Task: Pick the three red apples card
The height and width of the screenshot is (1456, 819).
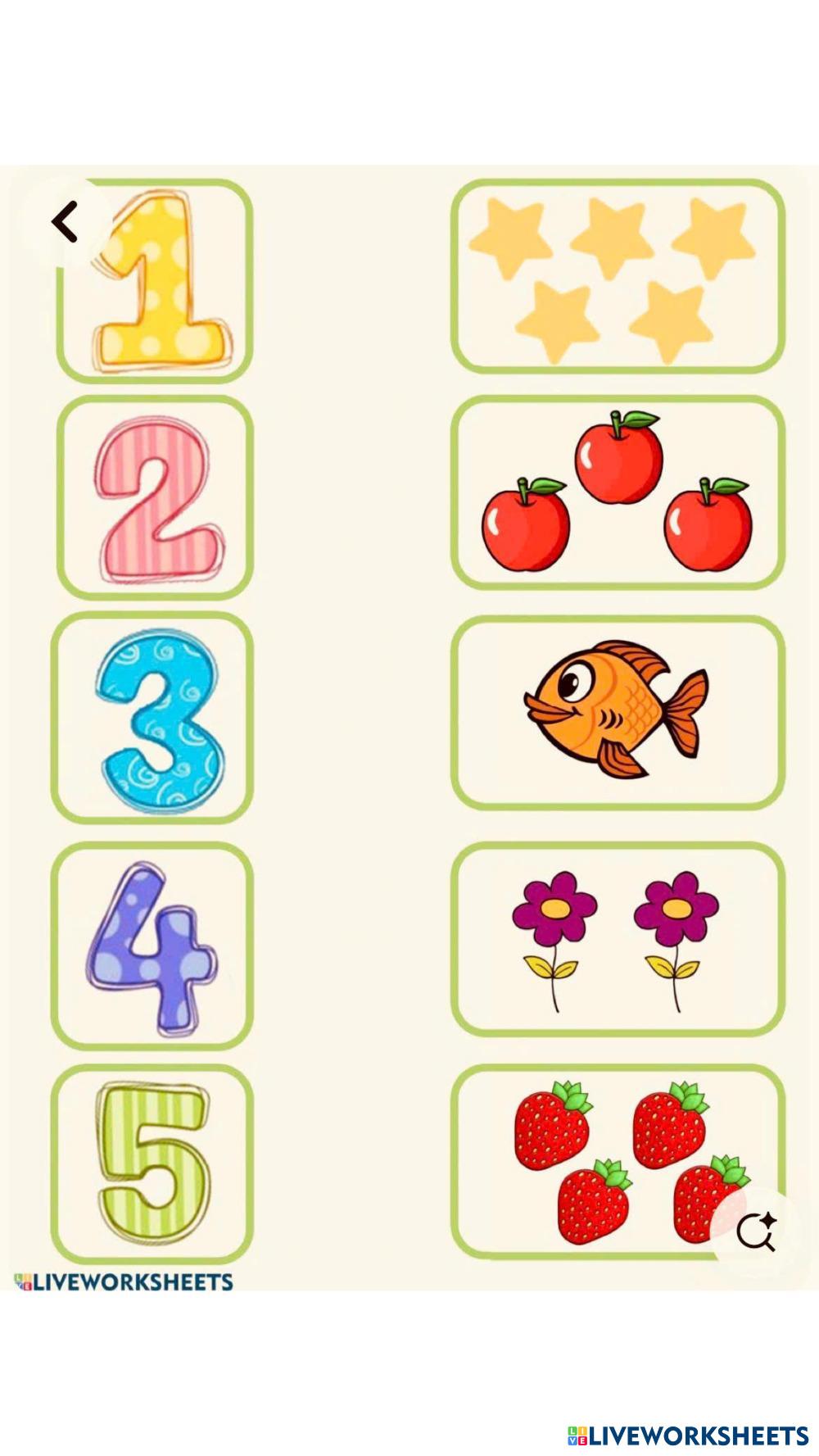Action: (618, 493)
